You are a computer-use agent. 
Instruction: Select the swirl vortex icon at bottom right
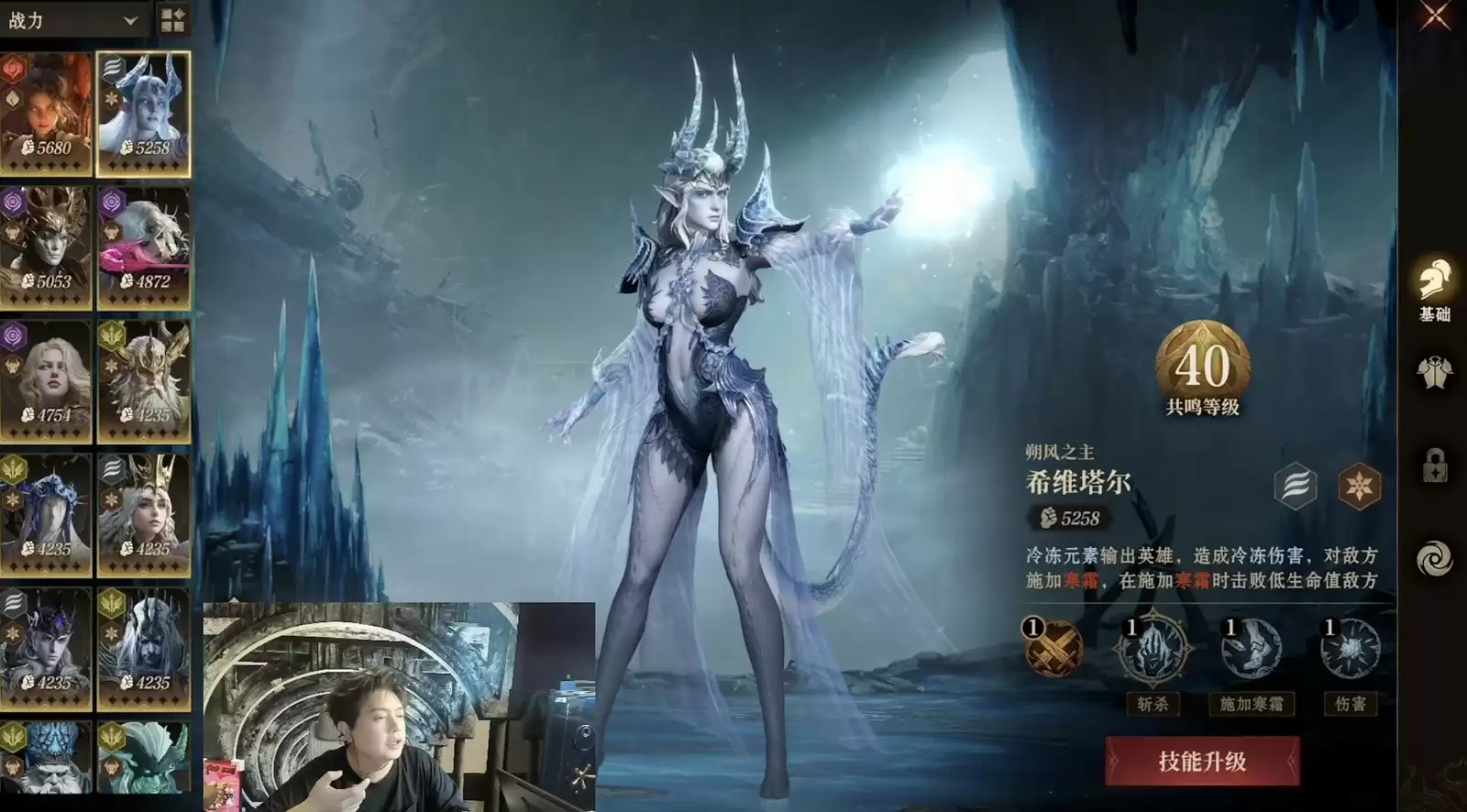[x=1437, y=554]
